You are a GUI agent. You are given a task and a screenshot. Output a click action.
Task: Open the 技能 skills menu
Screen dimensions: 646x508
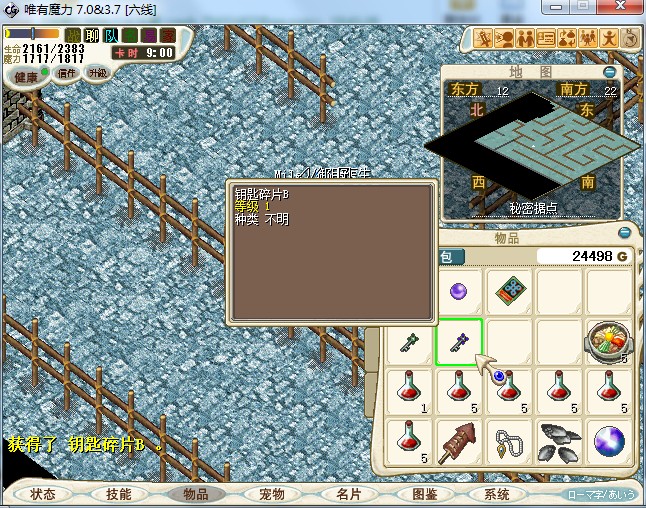tap(119, 494)
